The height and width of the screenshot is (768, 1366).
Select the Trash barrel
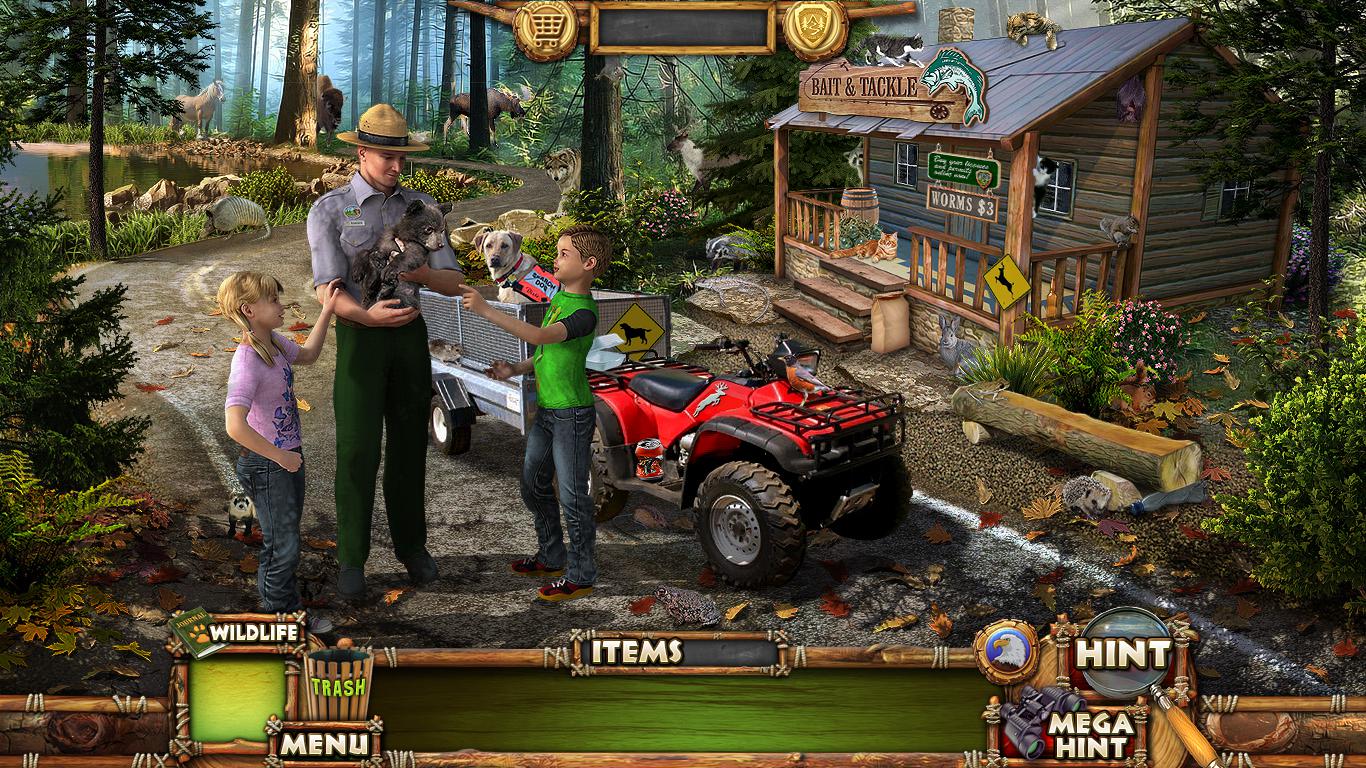click(x=338, y=684)
